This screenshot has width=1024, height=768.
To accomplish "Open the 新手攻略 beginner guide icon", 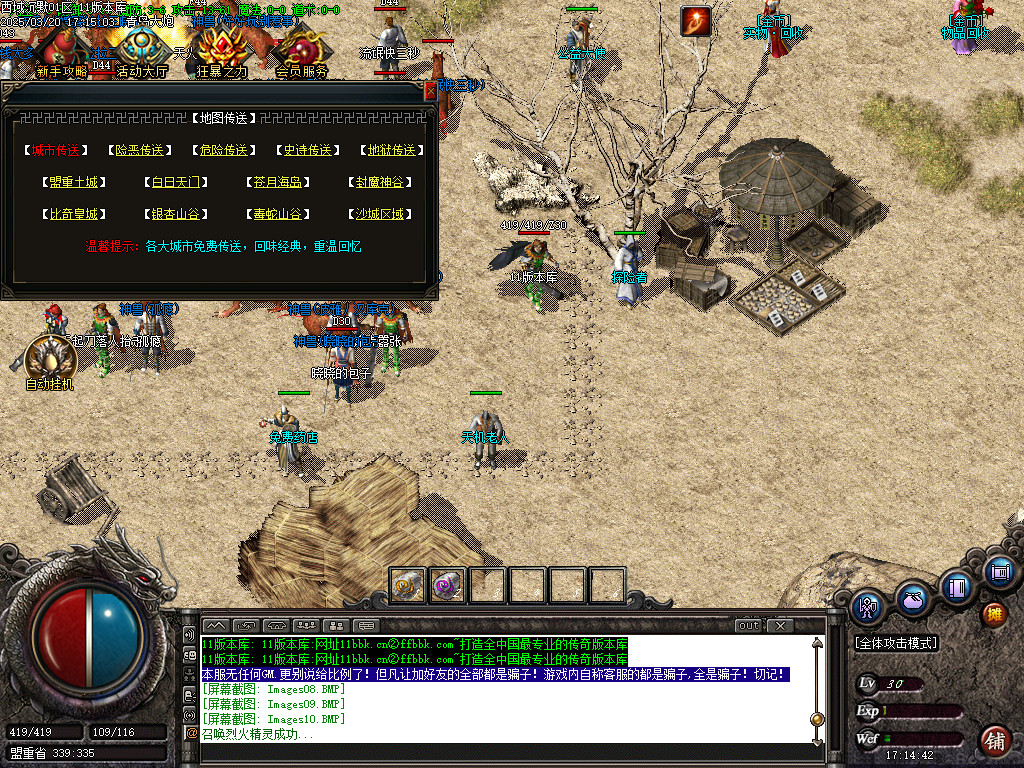I will coord(61,50).
